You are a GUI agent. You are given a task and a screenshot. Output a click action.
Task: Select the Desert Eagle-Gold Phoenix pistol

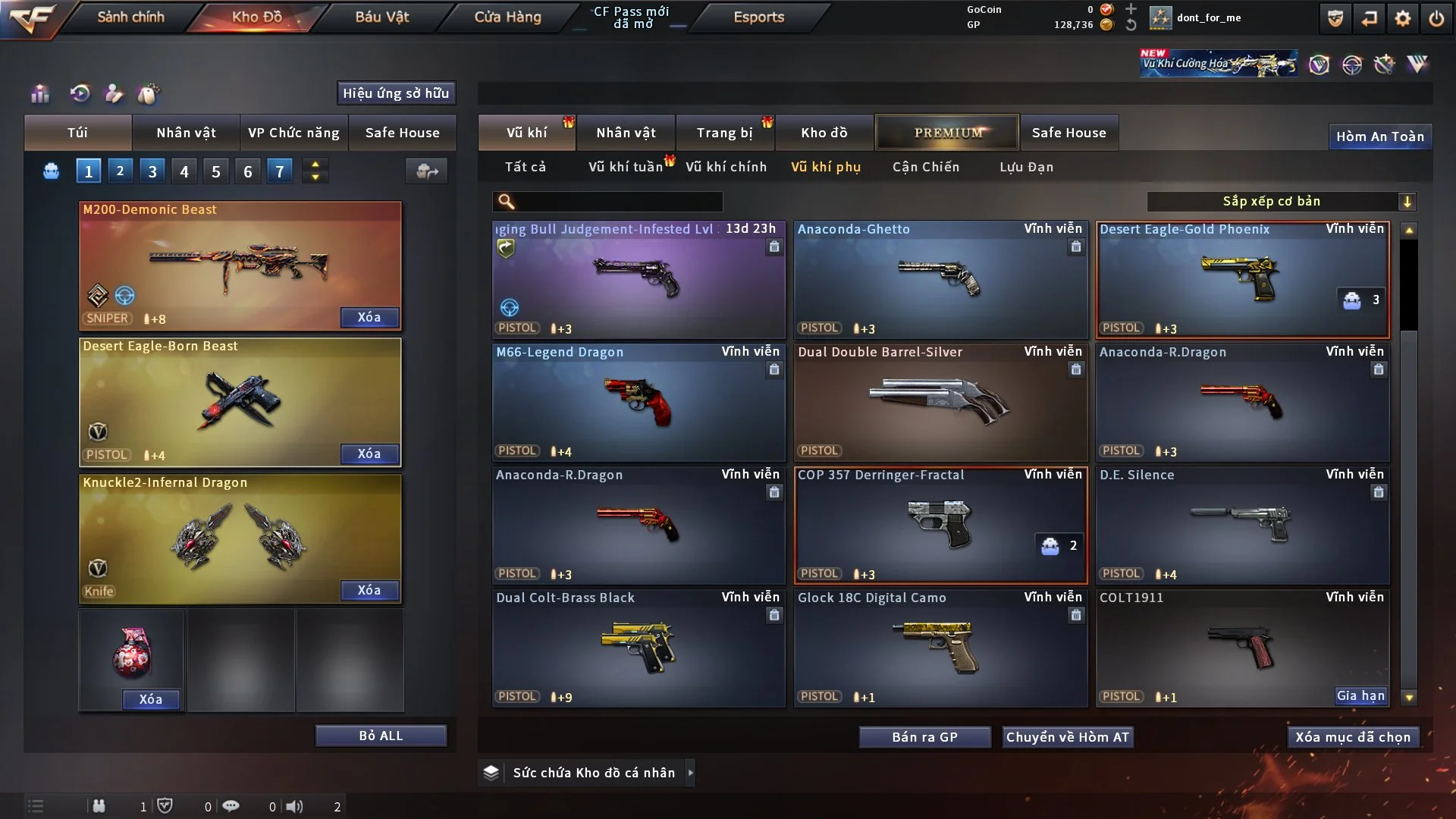[1242, 279]
